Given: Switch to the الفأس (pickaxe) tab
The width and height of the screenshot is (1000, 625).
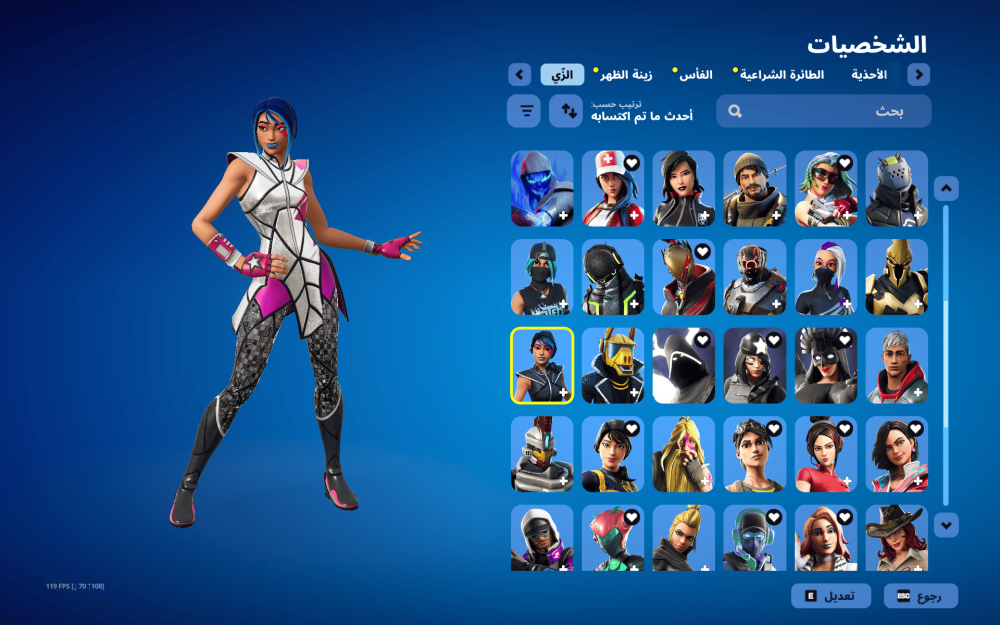Looking at the screenshot, I should 695,75.
